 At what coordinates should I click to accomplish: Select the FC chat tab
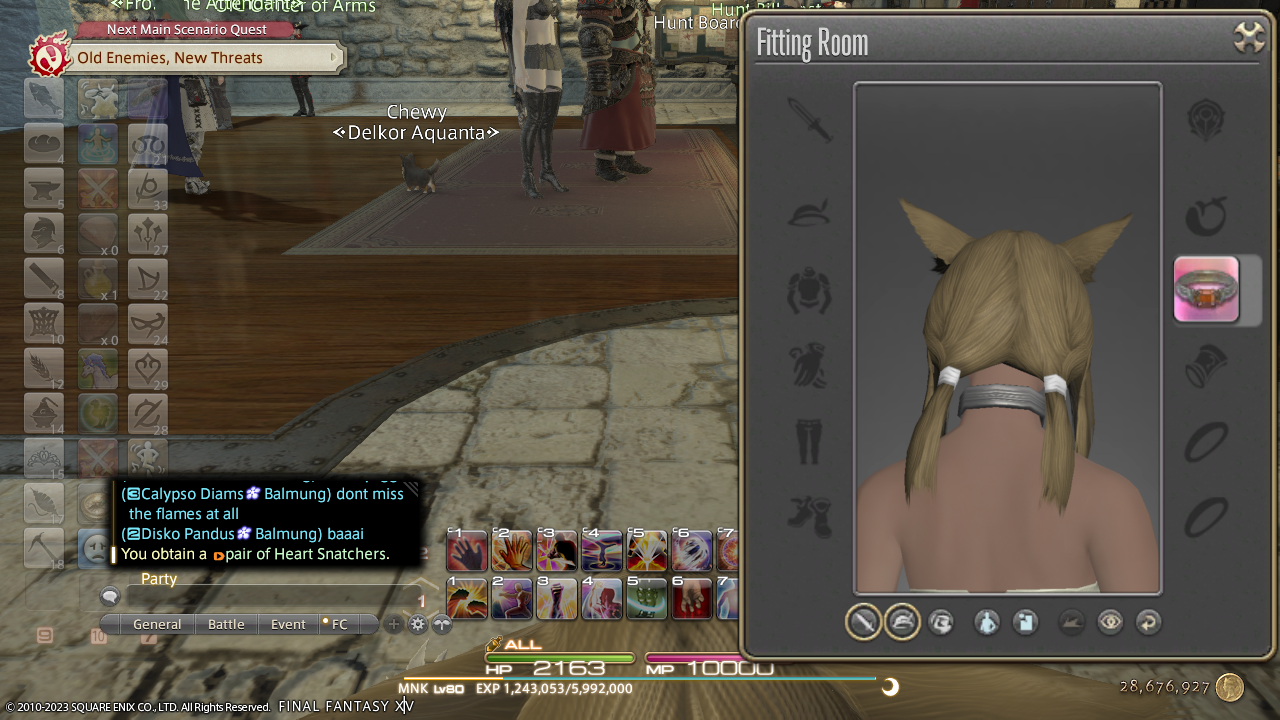coord(339,624)
